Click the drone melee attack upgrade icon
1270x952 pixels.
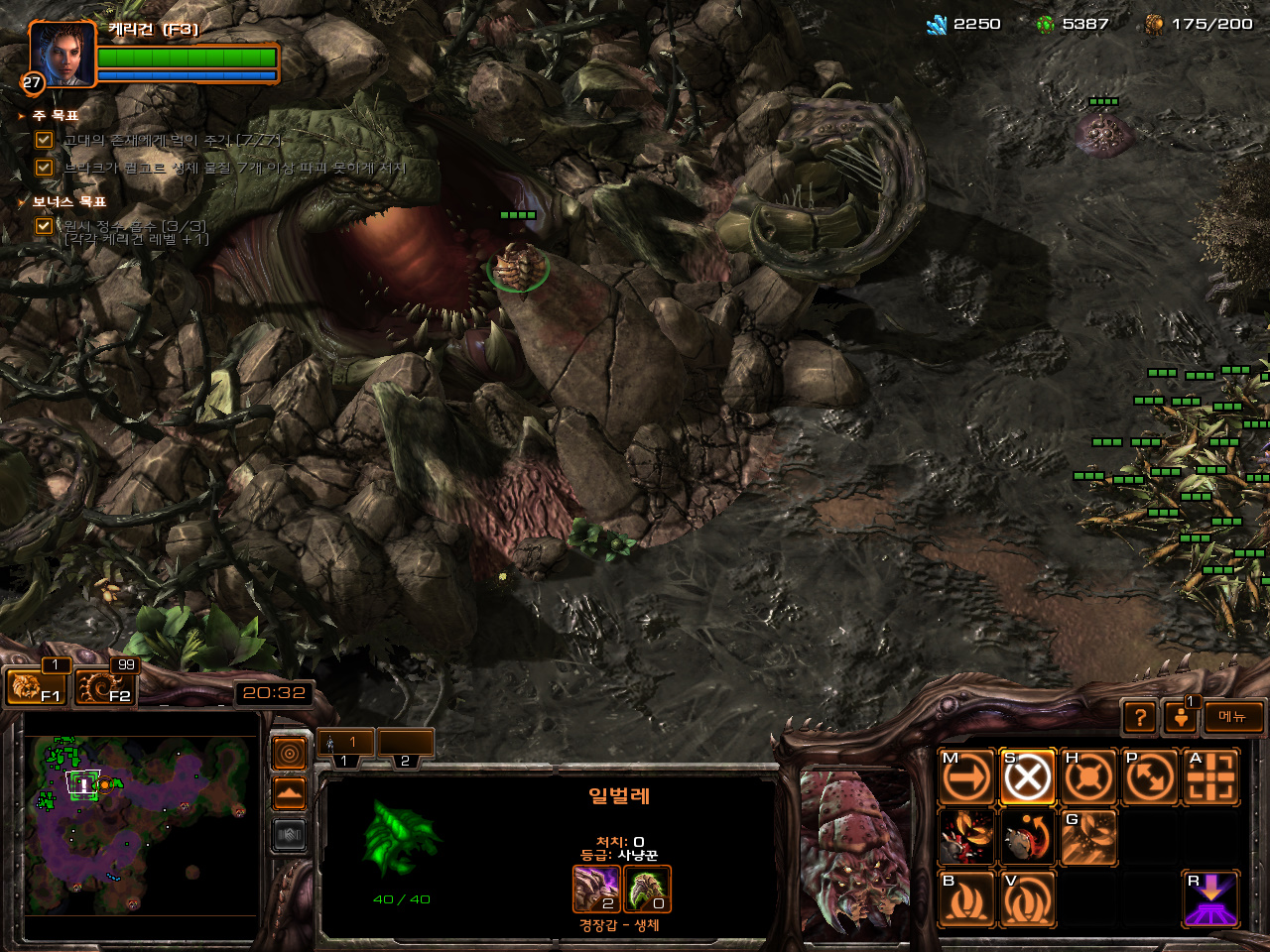596,889
